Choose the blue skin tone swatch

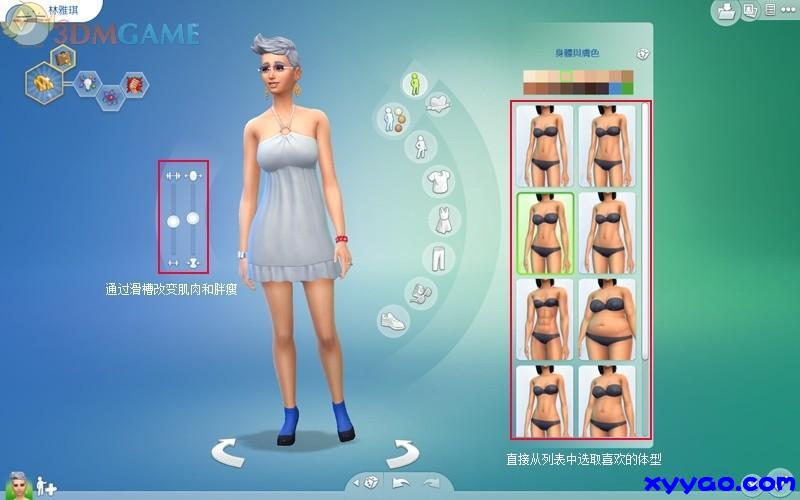(x=615, y=89)
